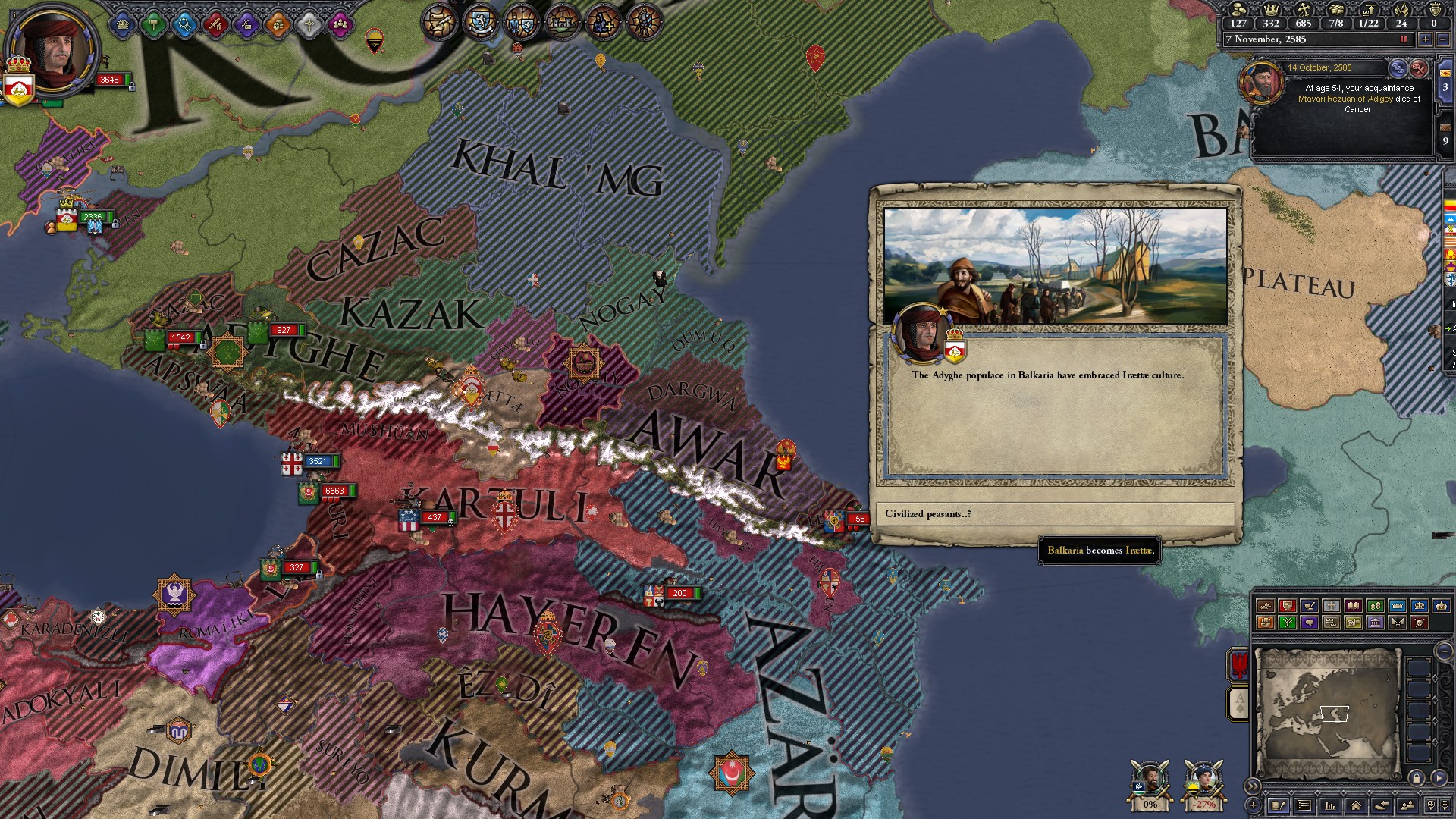Viewport: 1456px width, 819px height.
Task: Increase game speed with the plus button
Action: pyautogui.click(x=1426, y=39)
